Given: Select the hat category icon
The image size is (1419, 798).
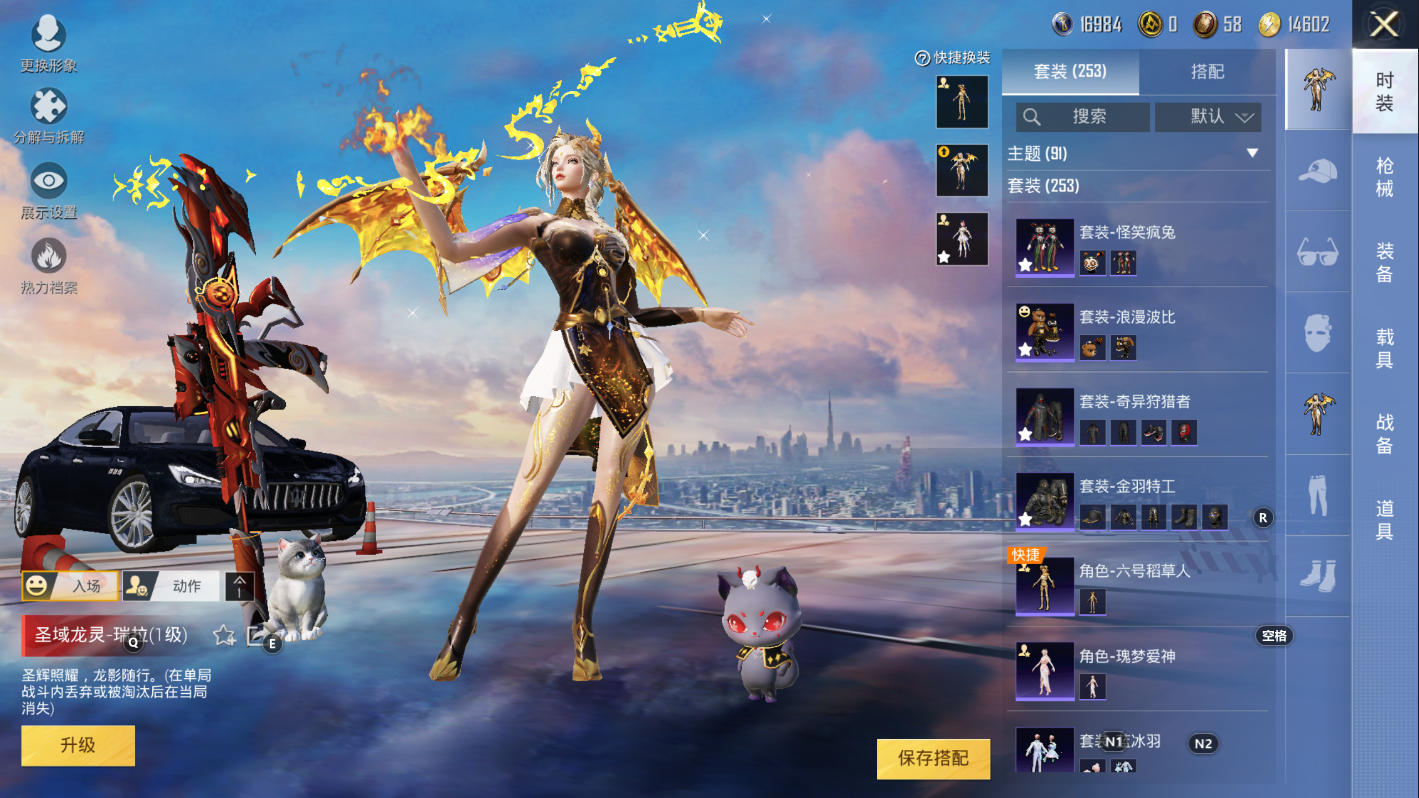Looking at the screenshot, I should pyautogui.click(x=1317, y=171).
